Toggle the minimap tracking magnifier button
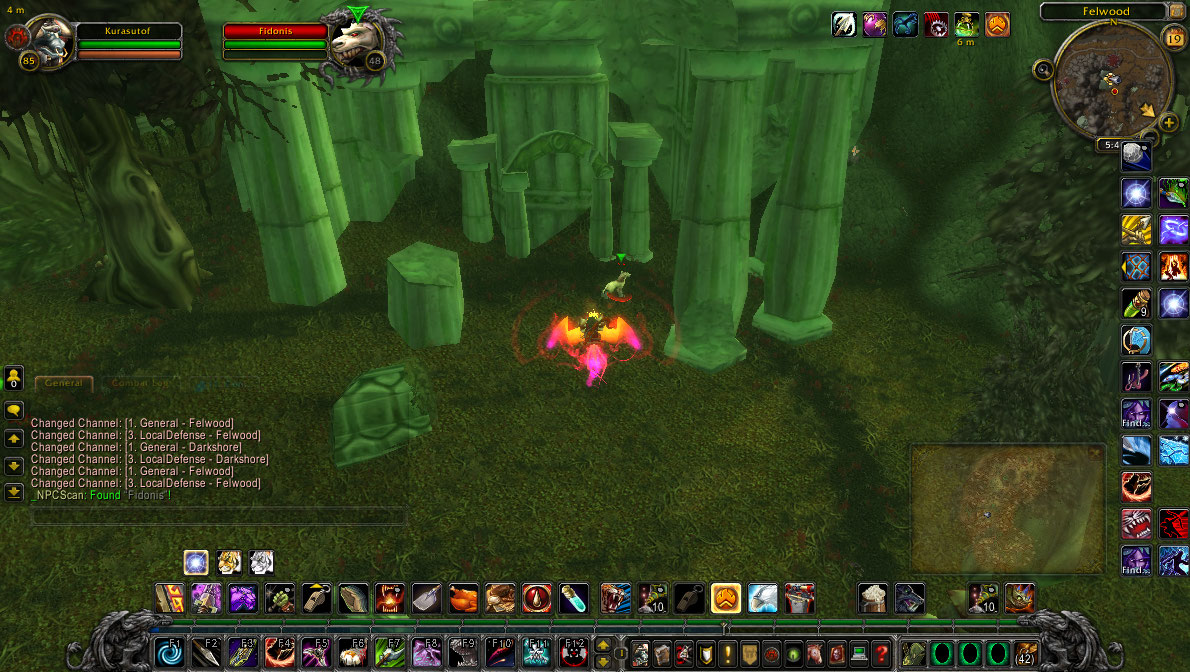The height and width of the screenshot is (672, 1190). (1045, 70)
